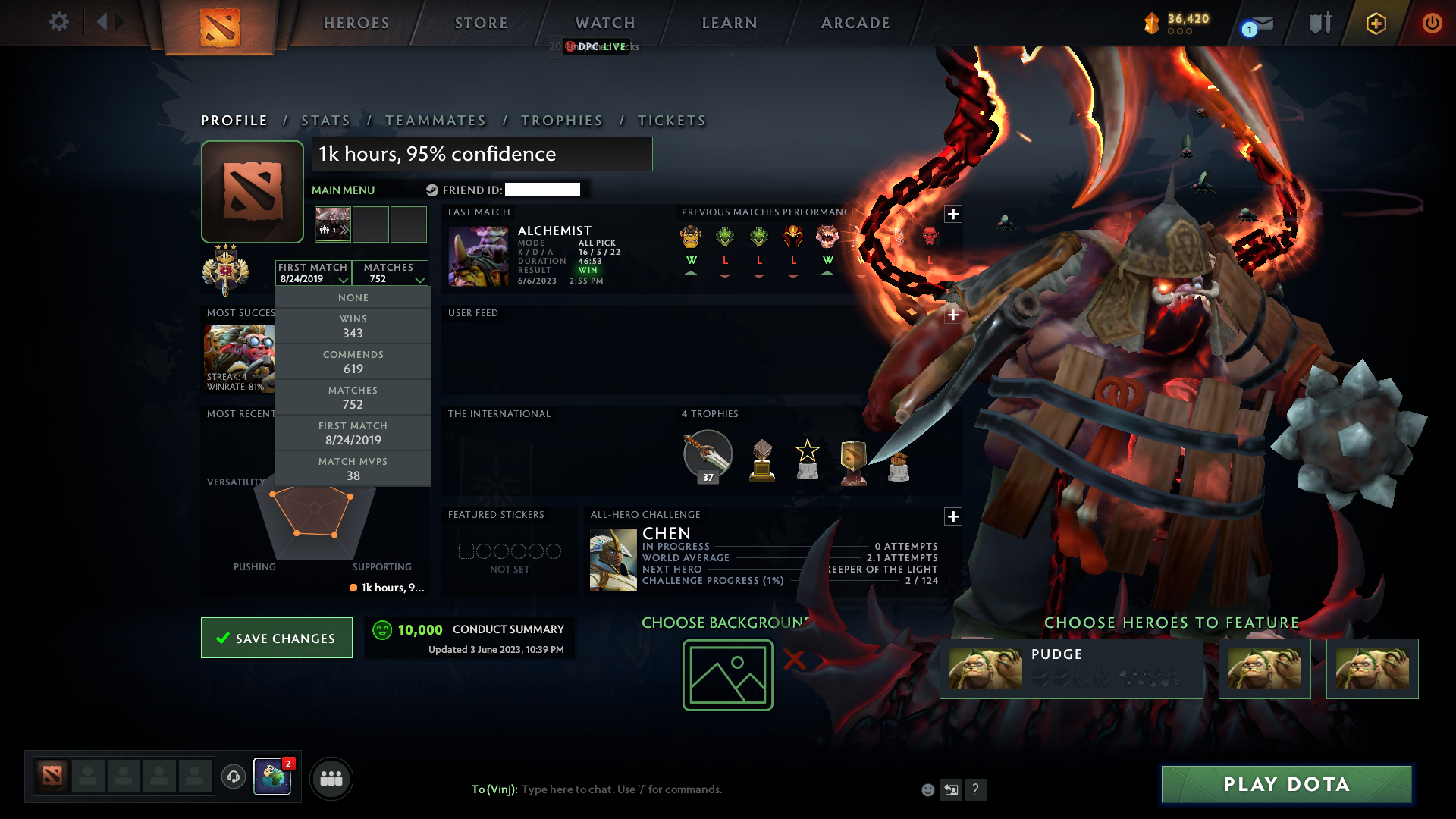The image size is (1456, 819).
Task: Open the sticker menu next to chat
Action: (951, 789)
